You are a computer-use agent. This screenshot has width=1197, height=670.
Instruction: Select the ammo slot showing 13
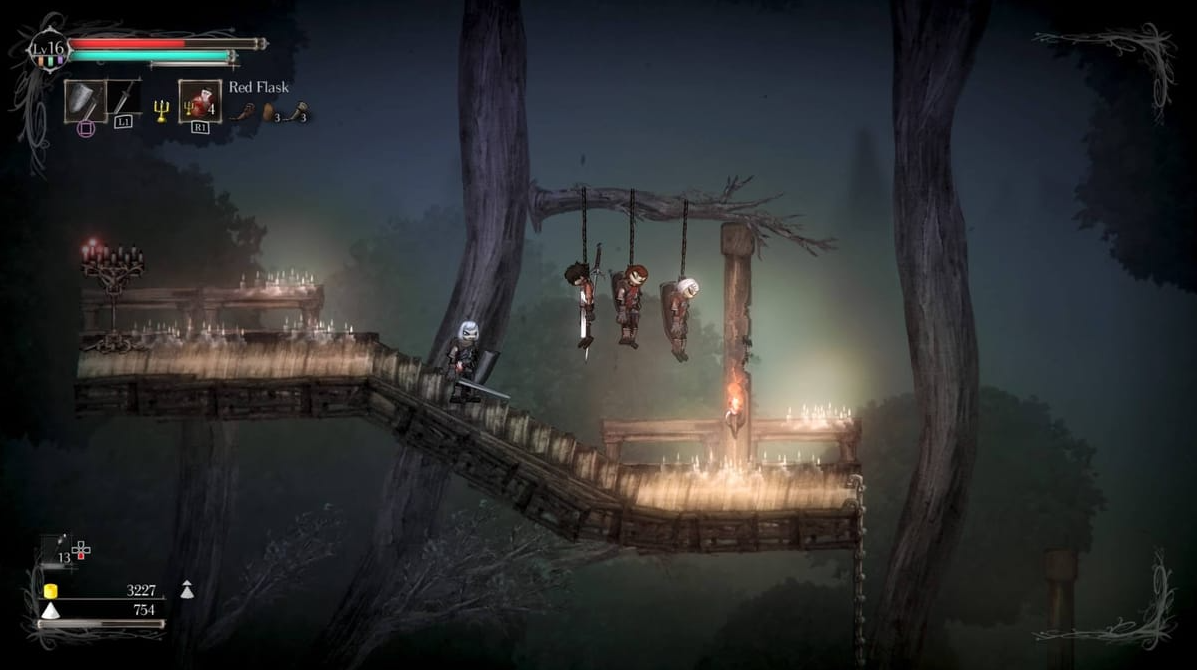(57, 550)
